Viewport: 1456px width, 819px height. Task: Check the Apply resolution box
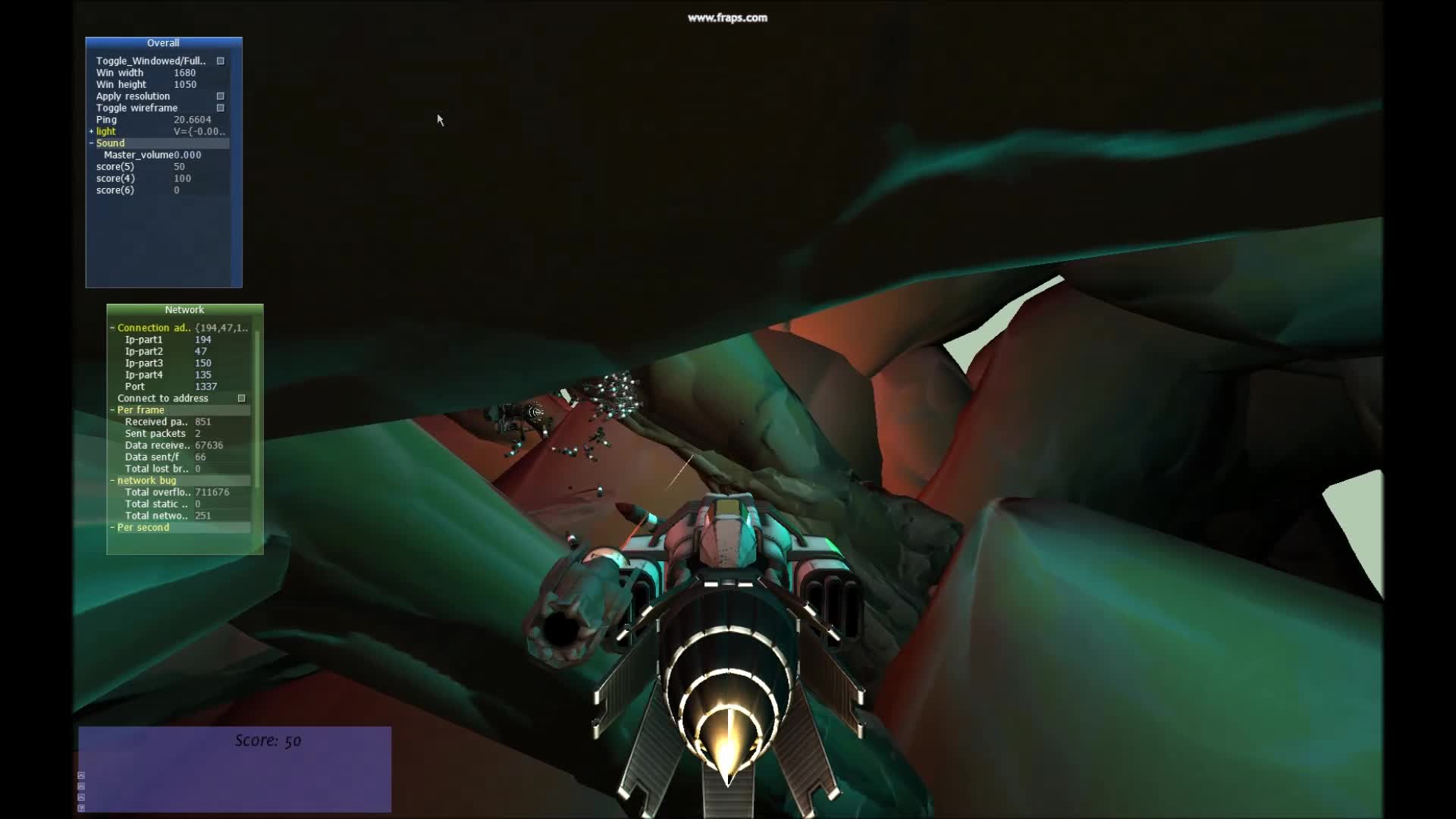[220, 96]
